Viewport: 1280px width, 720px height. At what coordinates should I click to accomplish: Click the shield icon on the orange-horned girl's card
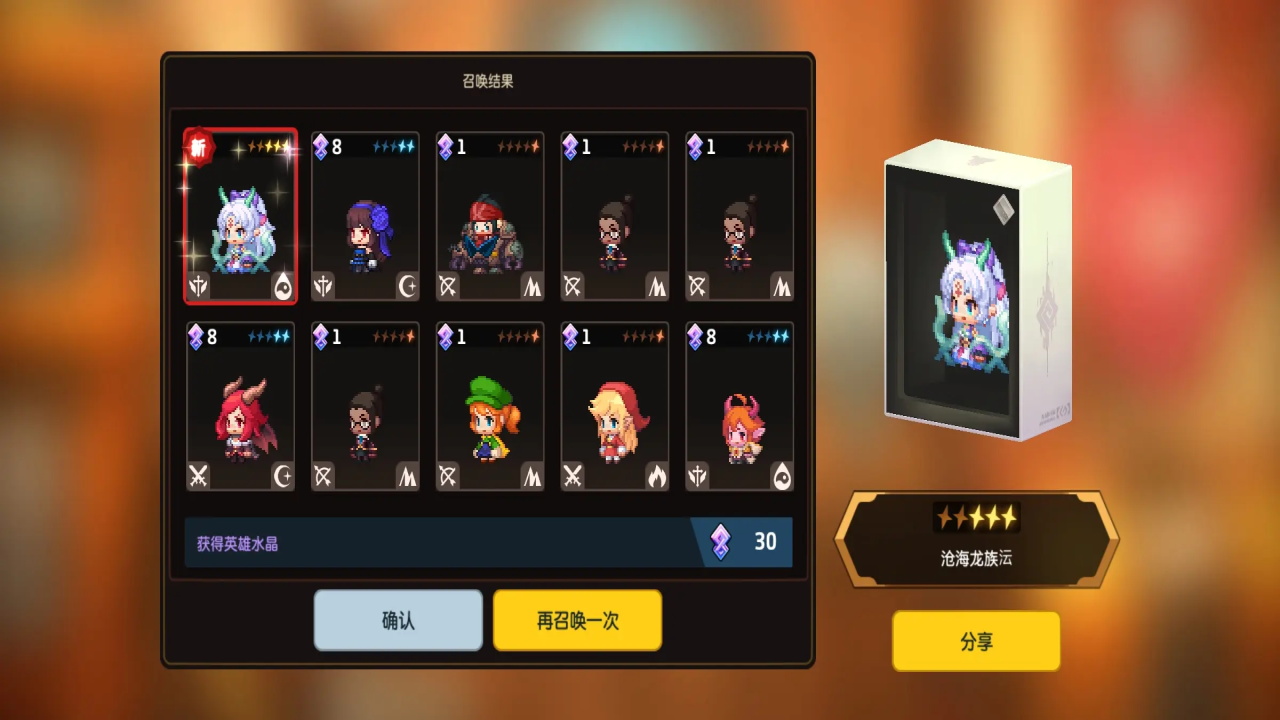[696, 478]
